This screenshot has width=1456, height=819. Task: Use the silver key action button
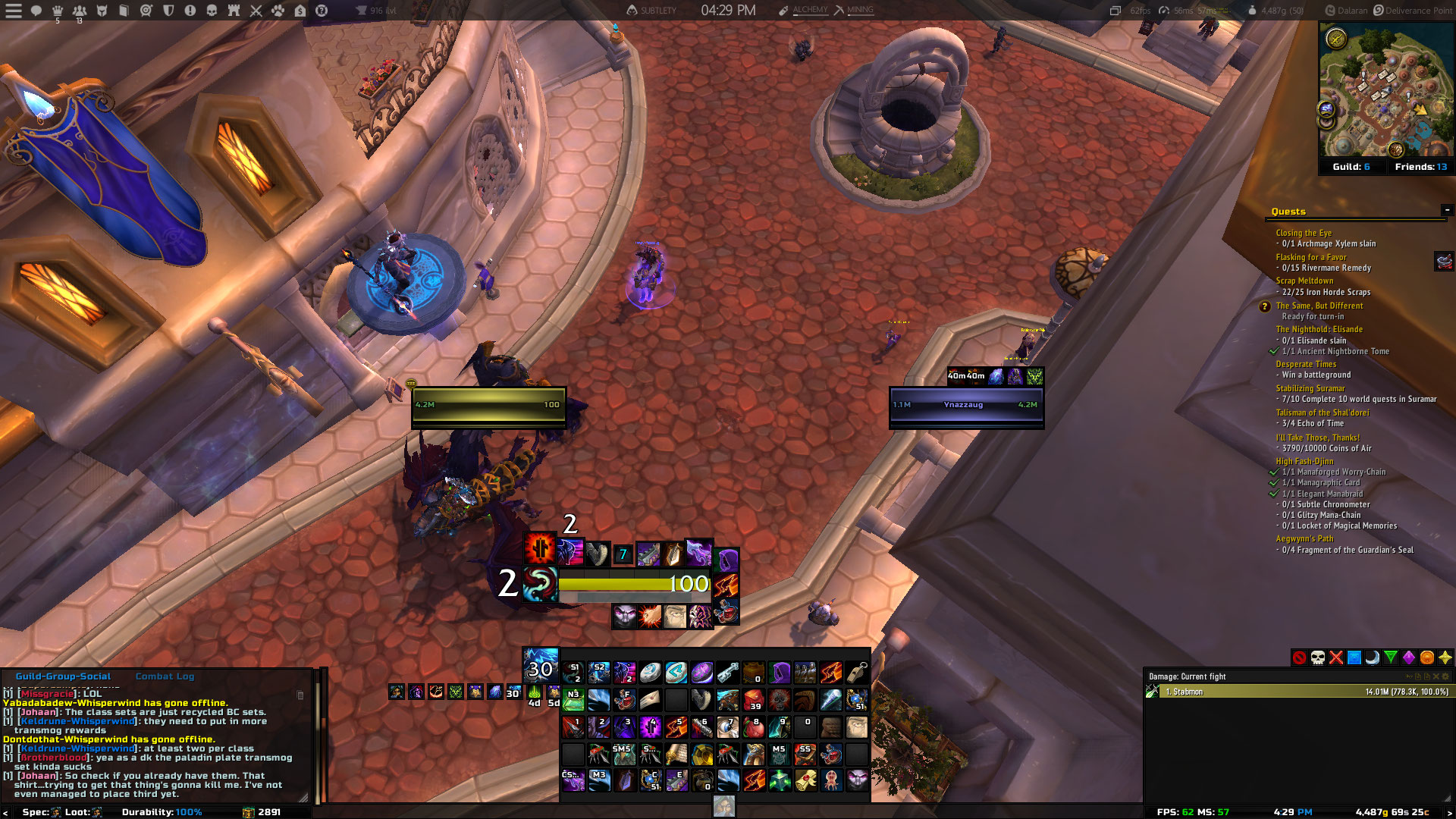click(727, 672)
